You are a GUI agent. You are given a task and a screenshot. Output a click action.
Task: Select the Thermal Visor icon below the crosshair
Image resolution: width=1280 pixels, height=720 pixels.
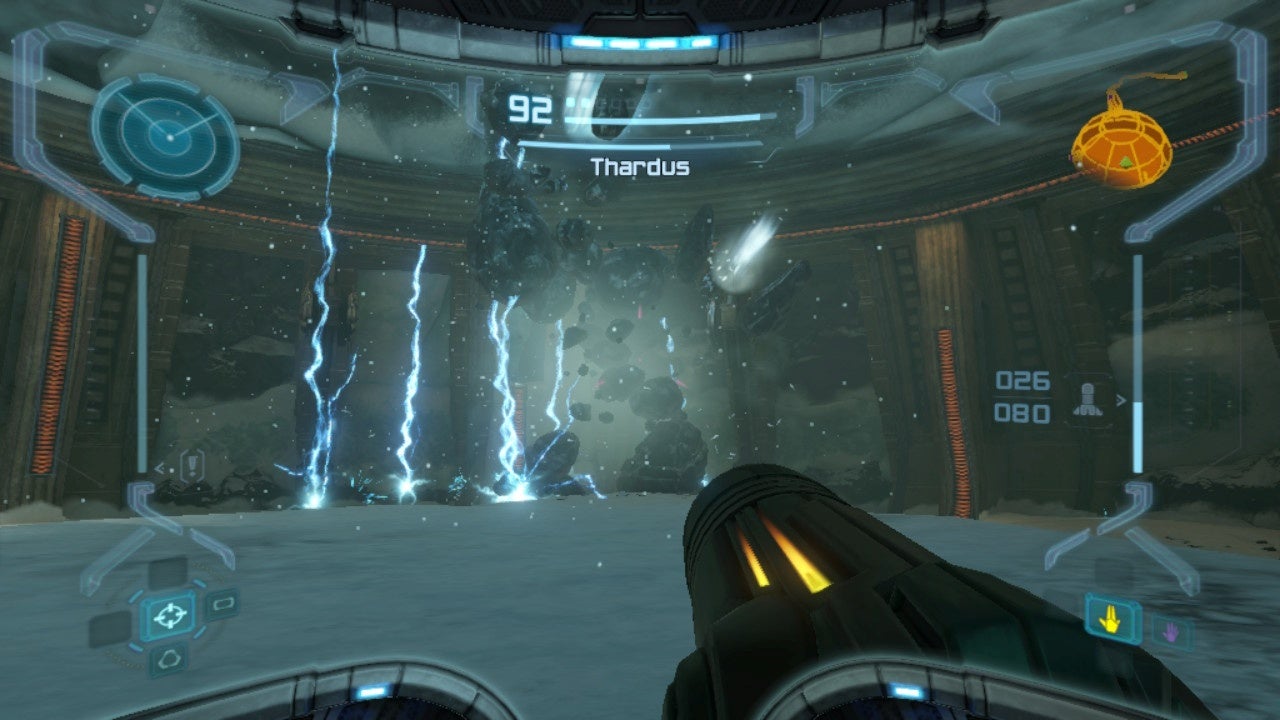[x=169, y=658]
